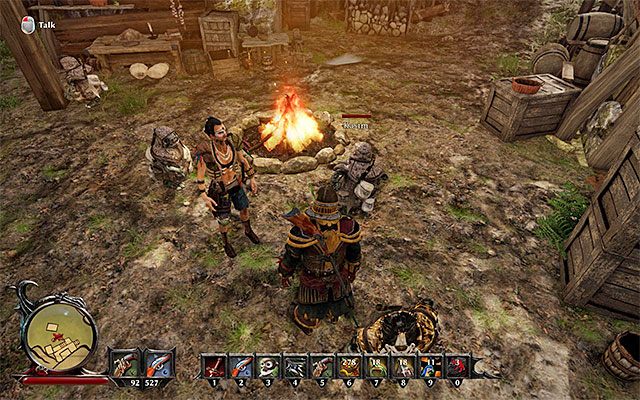
Task: Use the slot 6 item with count 278
Action: pyautogui.click(x=349, y=366)
